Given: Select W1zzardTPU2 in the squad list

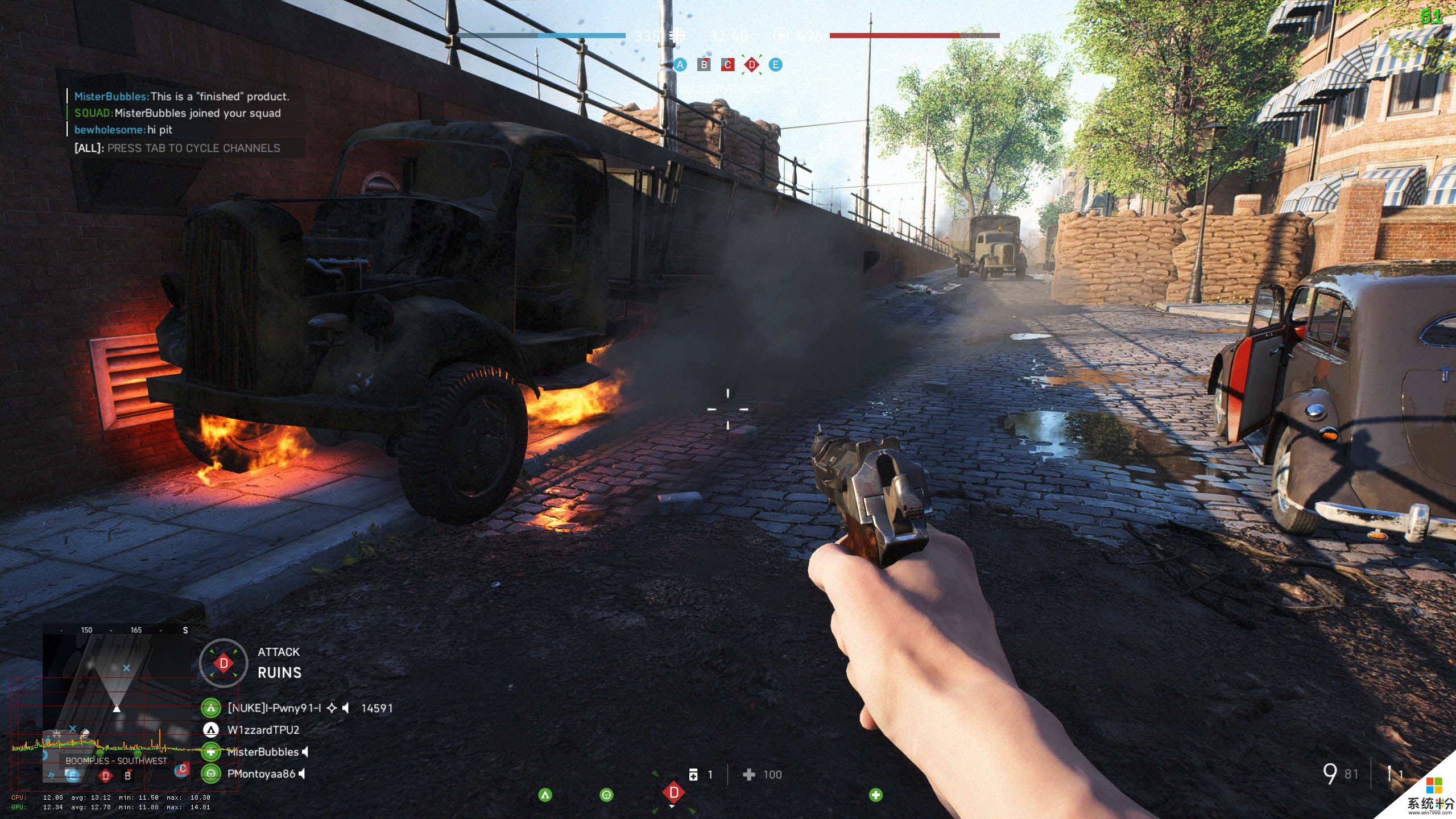Looking at the screenshot, I should tap(263, 730).
